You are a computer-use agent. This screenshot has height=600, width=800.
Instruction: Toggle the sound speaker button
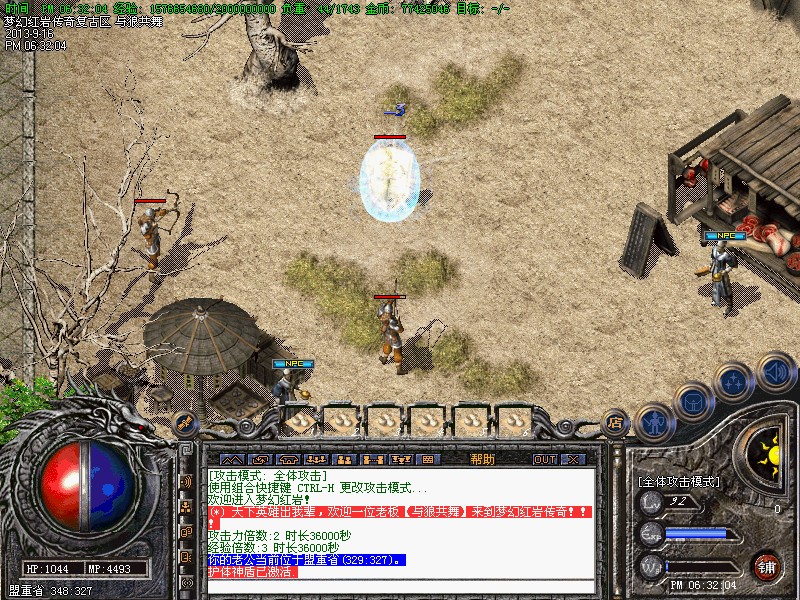point(774,372)
